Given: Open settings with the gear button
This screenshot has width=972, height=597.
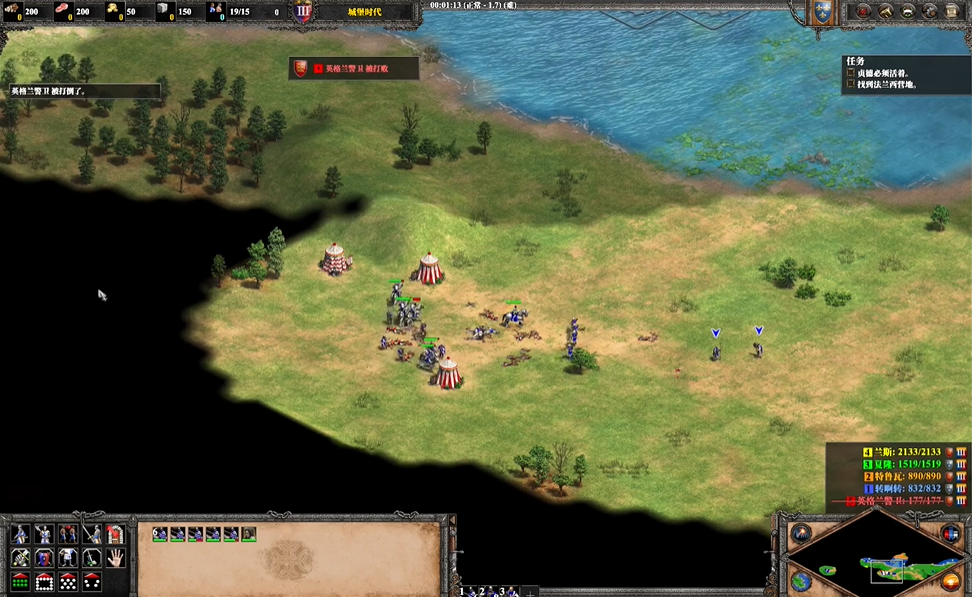Looking at the screenshot, I should coord(930,11).
